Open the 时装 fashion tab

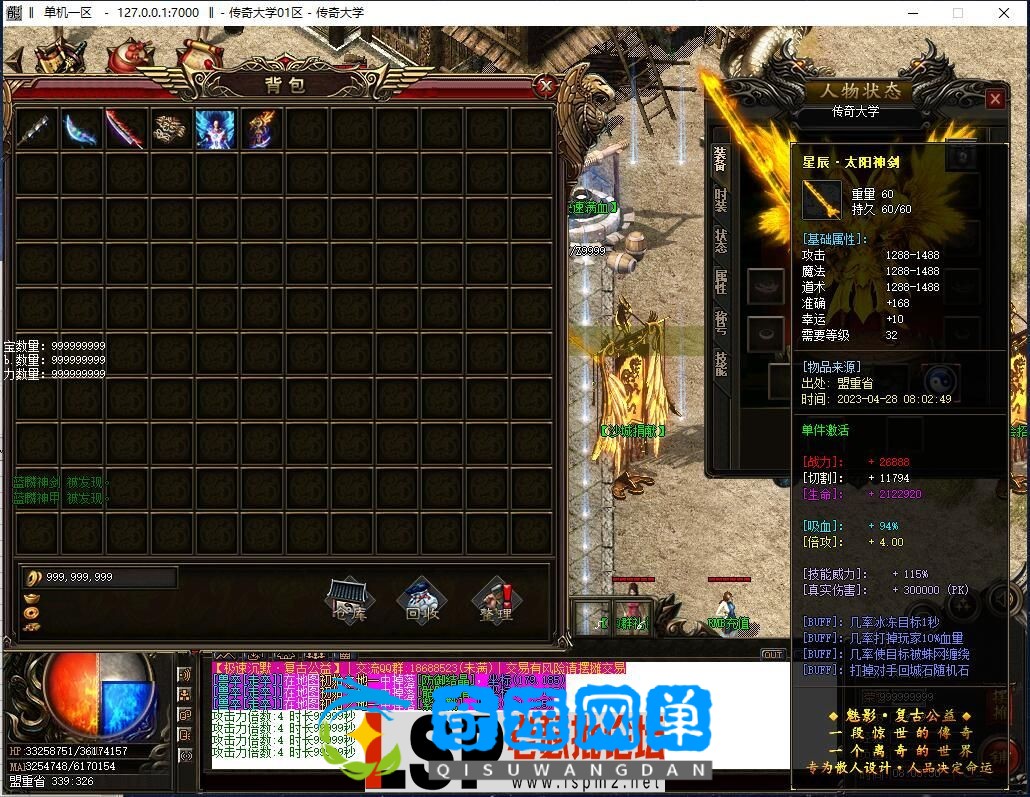click(720, 199)
